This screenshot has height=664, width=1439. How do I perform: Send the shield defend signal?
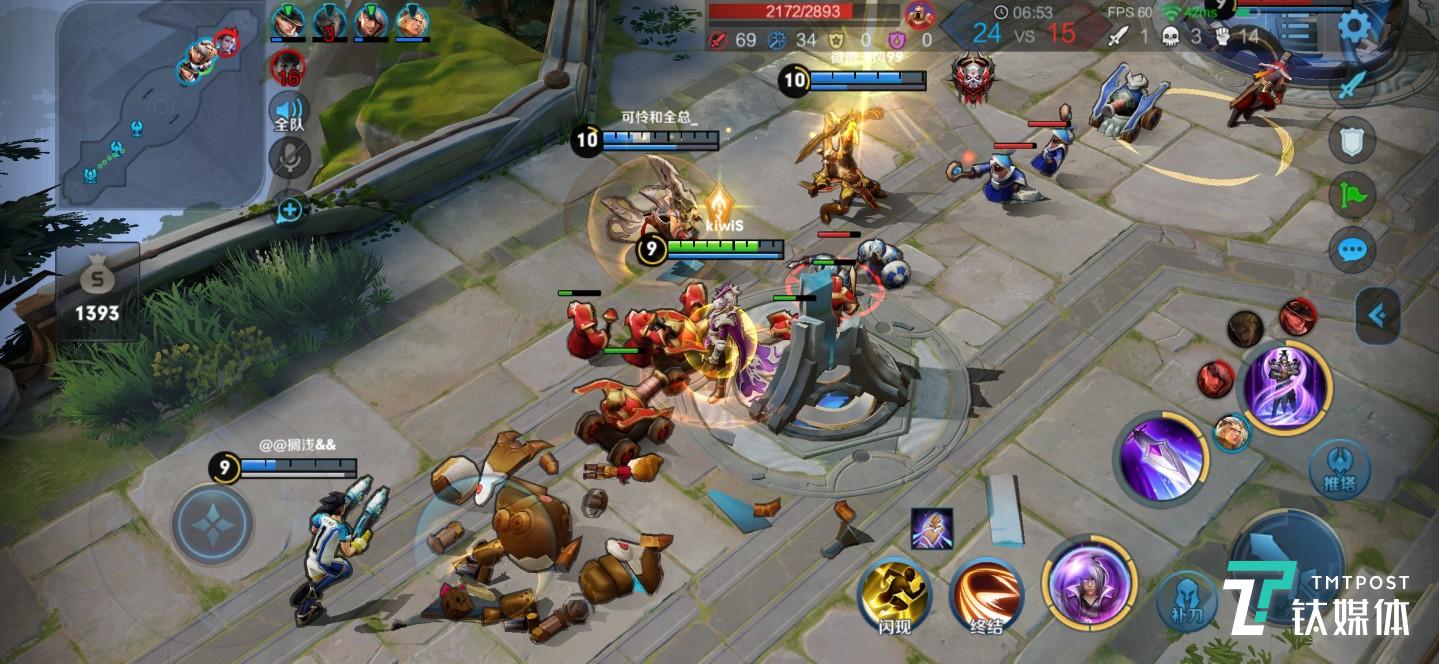(1351, 141)
